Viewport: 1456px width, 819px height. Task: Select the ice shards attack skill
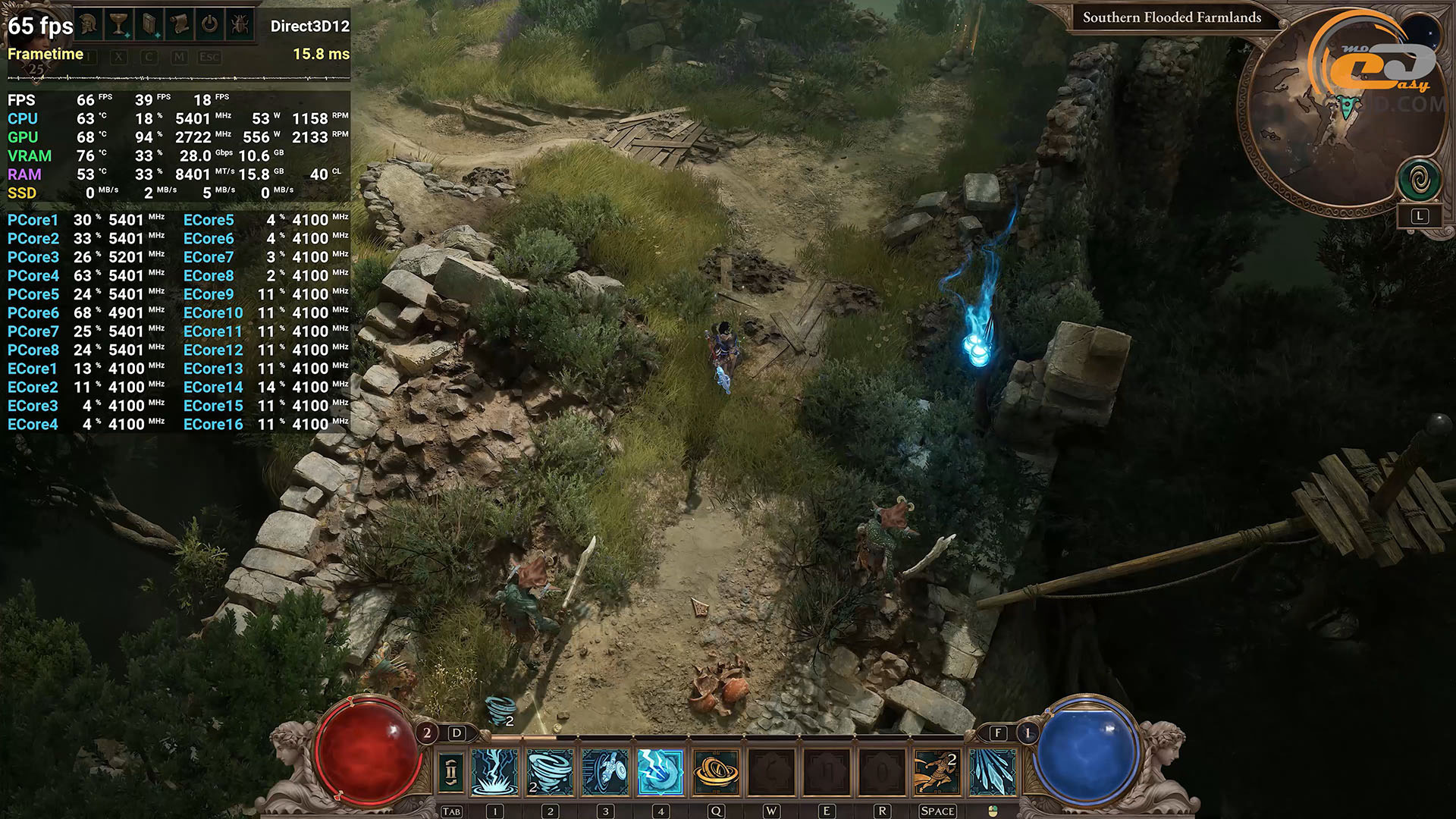(x=992, y=772)
